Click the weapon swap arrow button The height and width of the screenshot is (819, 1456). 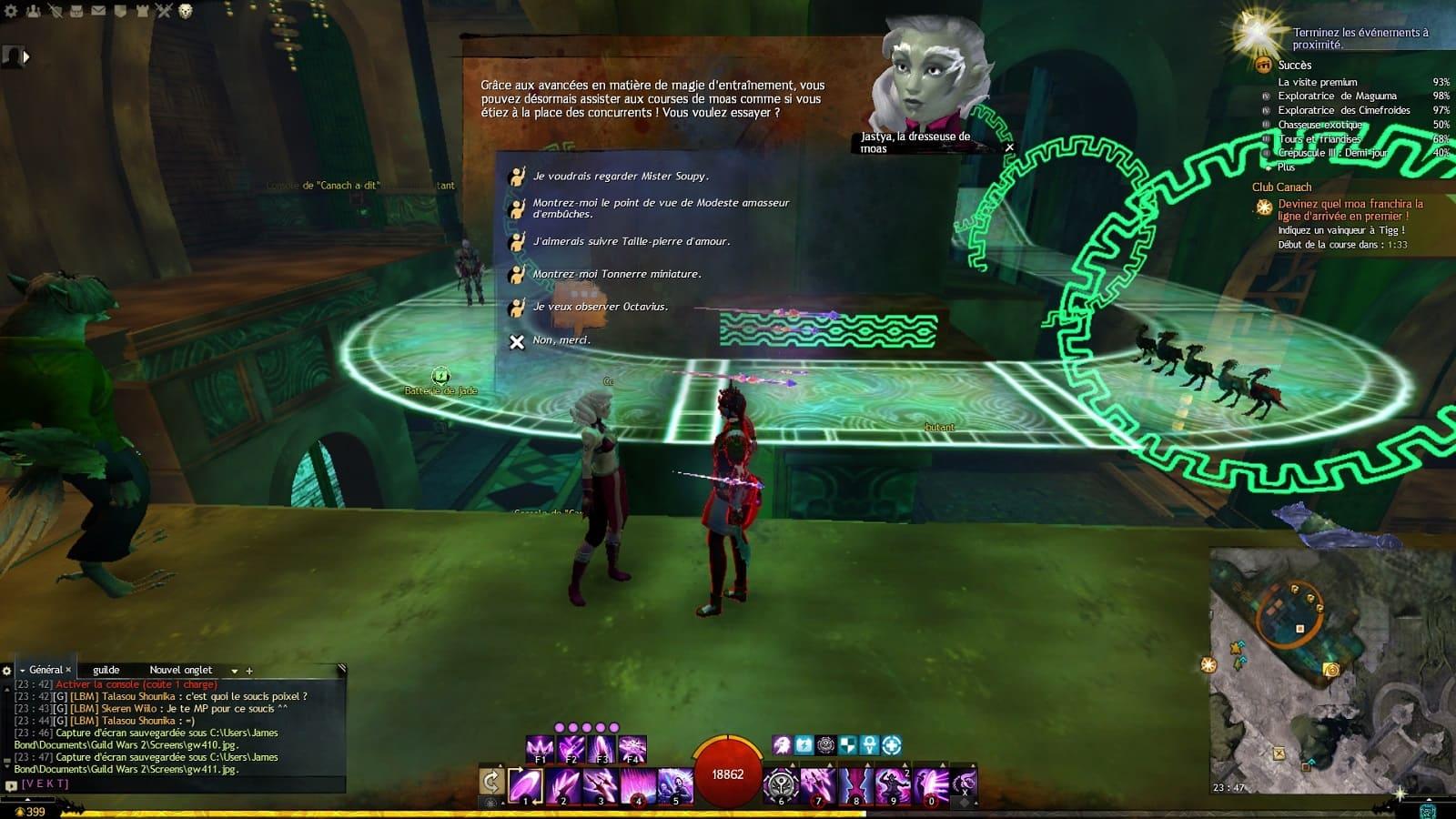pos(491,782)
